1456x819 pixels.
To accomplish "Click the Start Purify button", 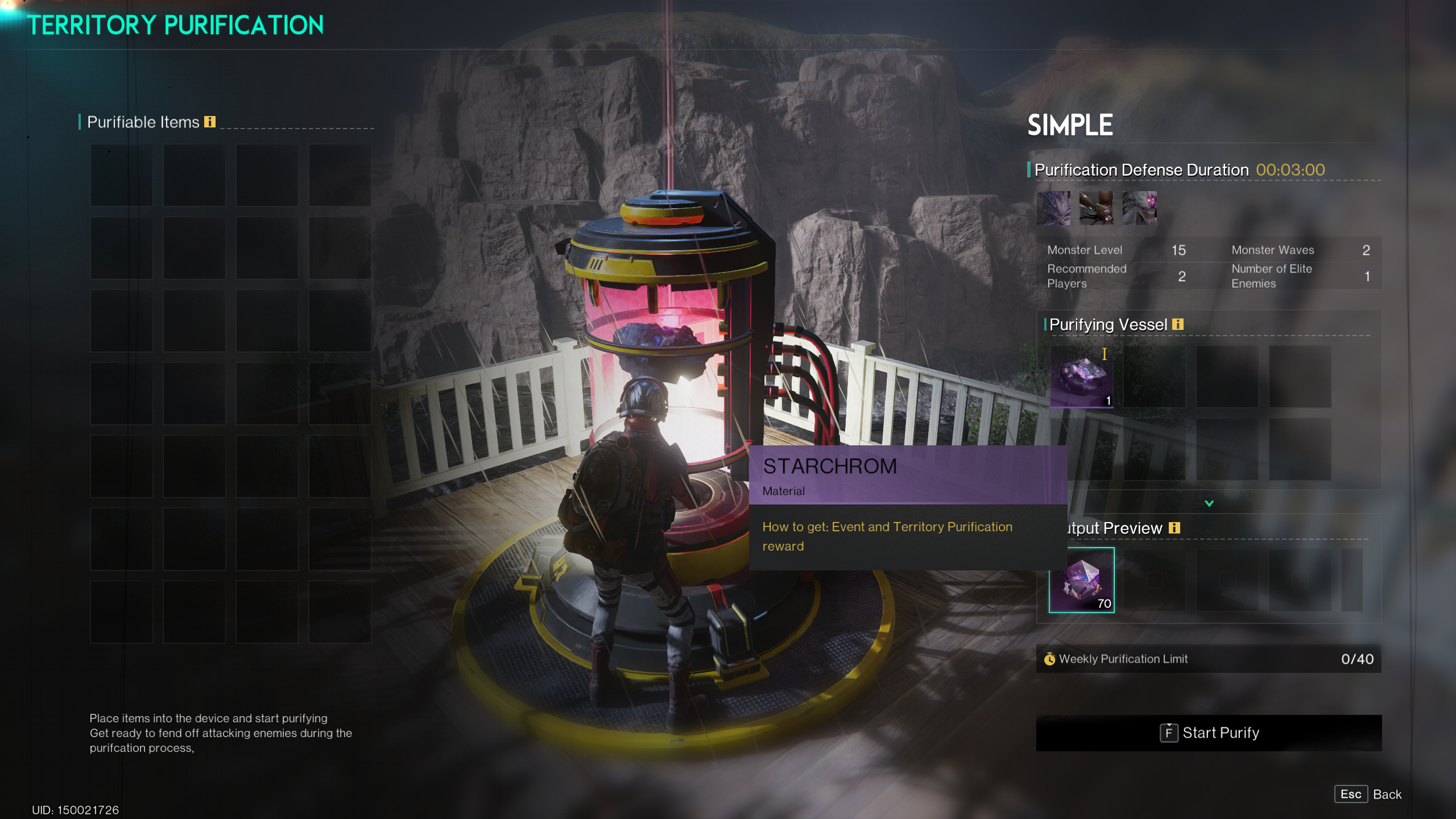I will 1209,733.
